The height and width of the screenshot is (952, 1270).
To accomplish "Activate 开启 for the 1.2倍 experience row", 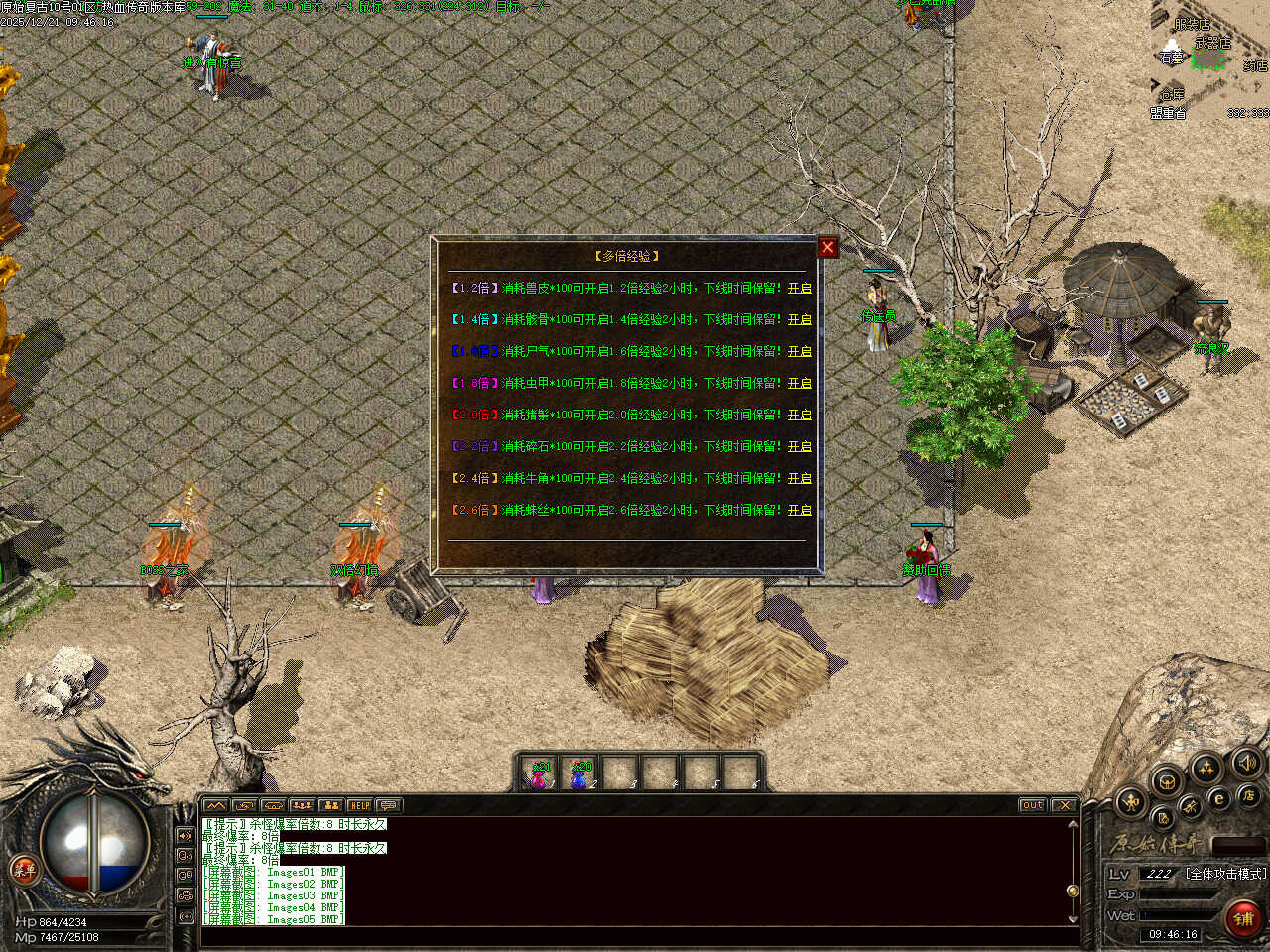I will (799, 288).
